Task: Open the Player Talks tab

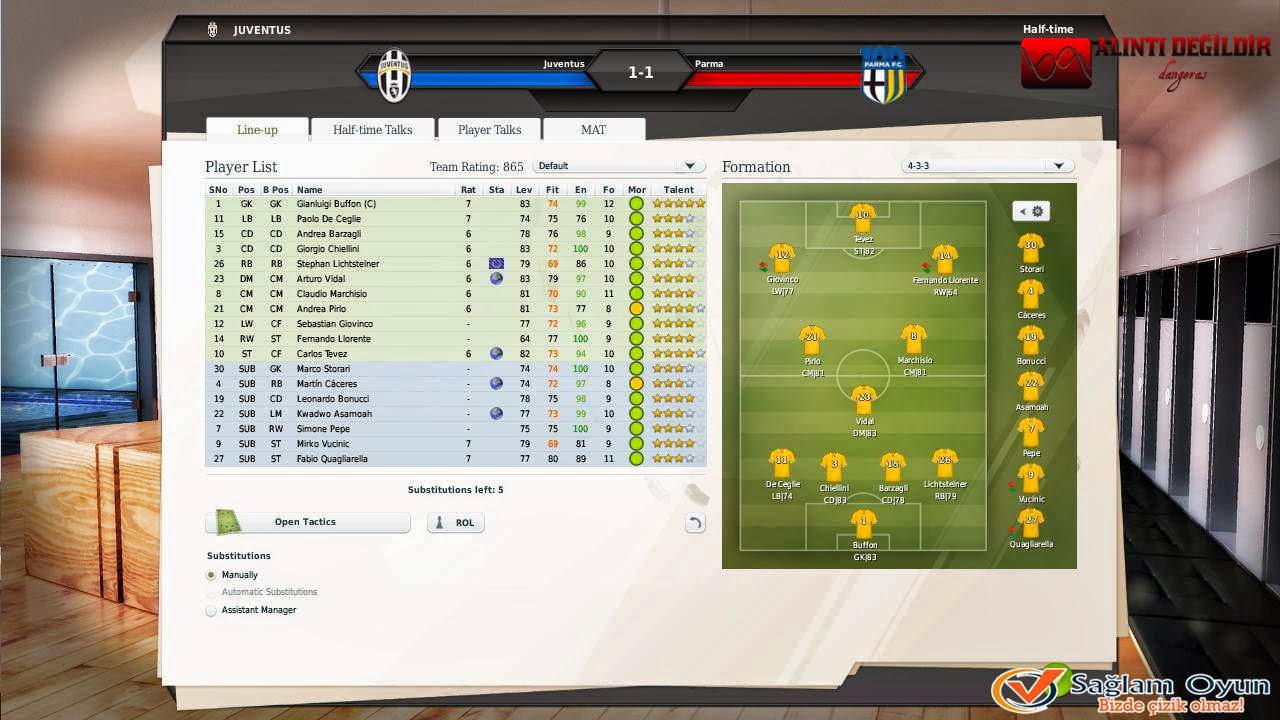Action: point(489,129)
